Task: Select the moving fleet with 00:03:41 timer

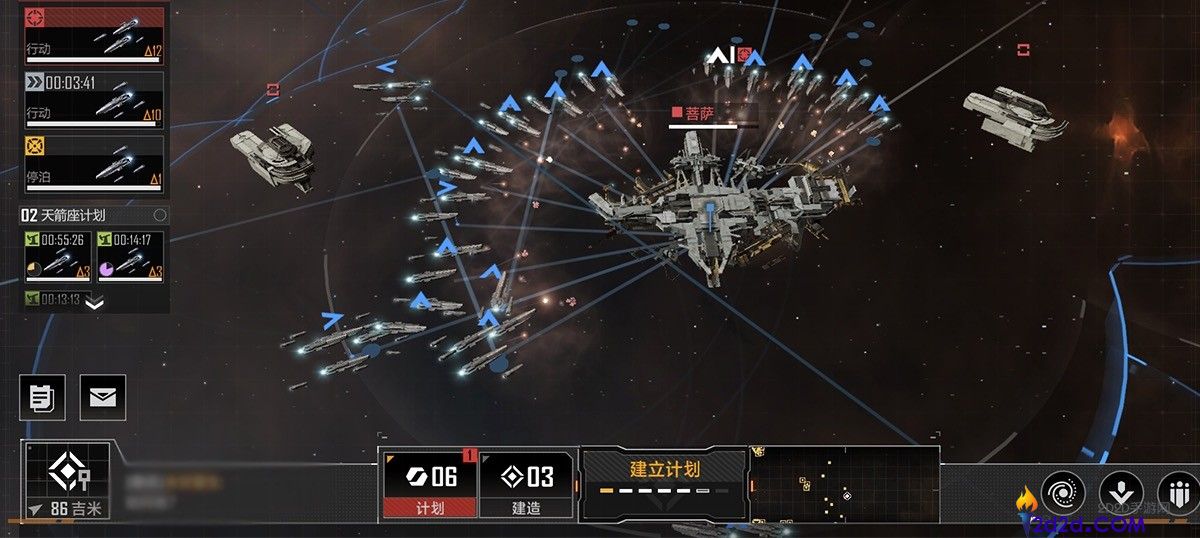Action: 93,99
